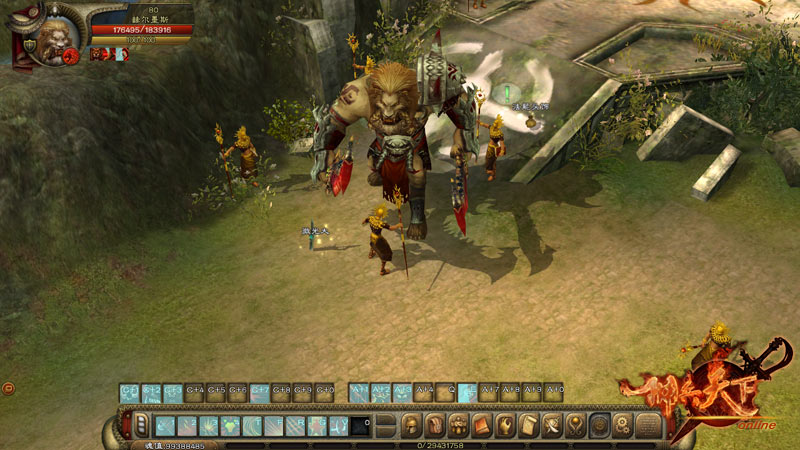Open the quest scroll log

tap(529, 426)
